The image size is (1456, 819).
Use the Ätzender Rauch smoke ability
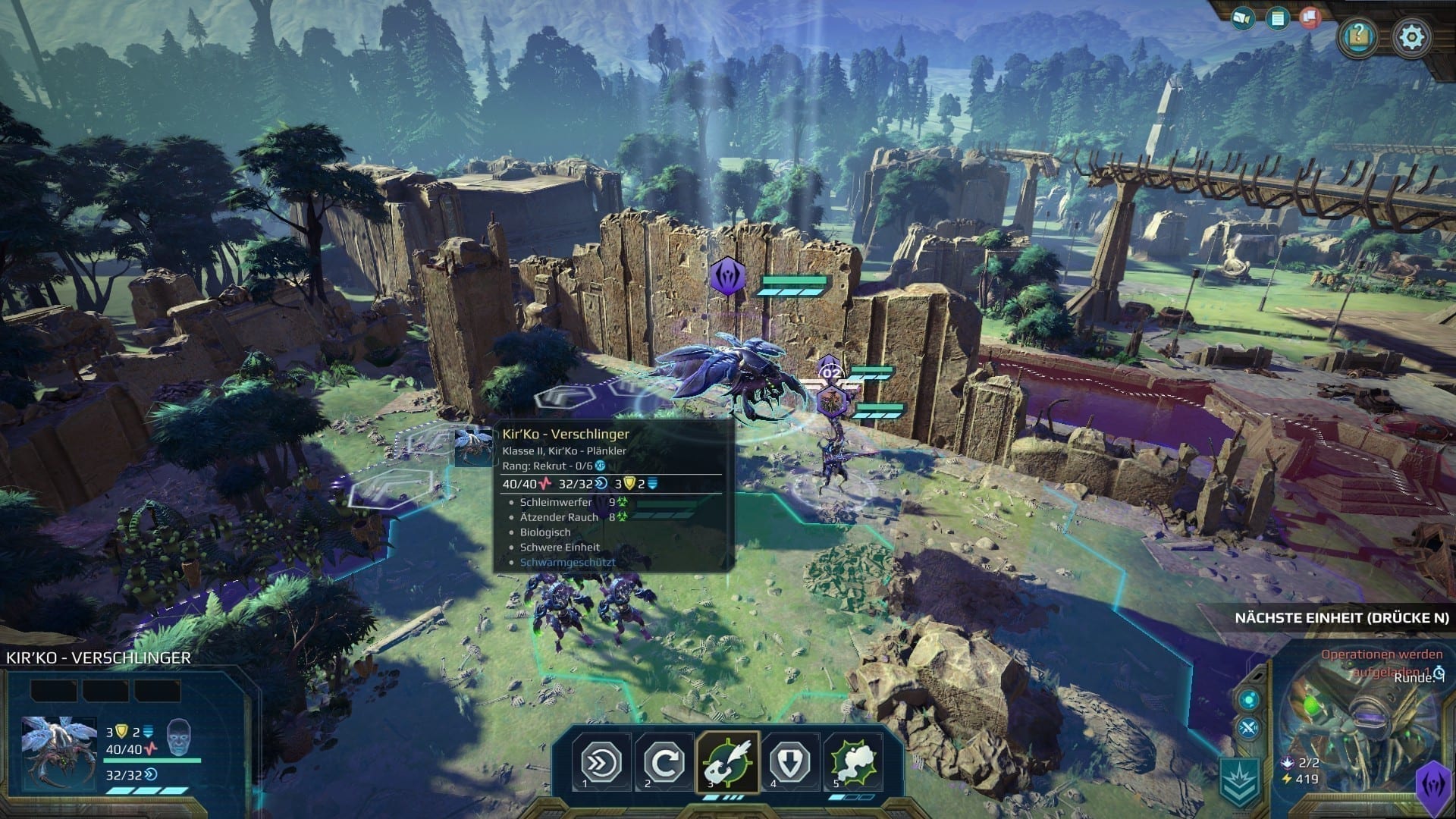click(853, 762)
